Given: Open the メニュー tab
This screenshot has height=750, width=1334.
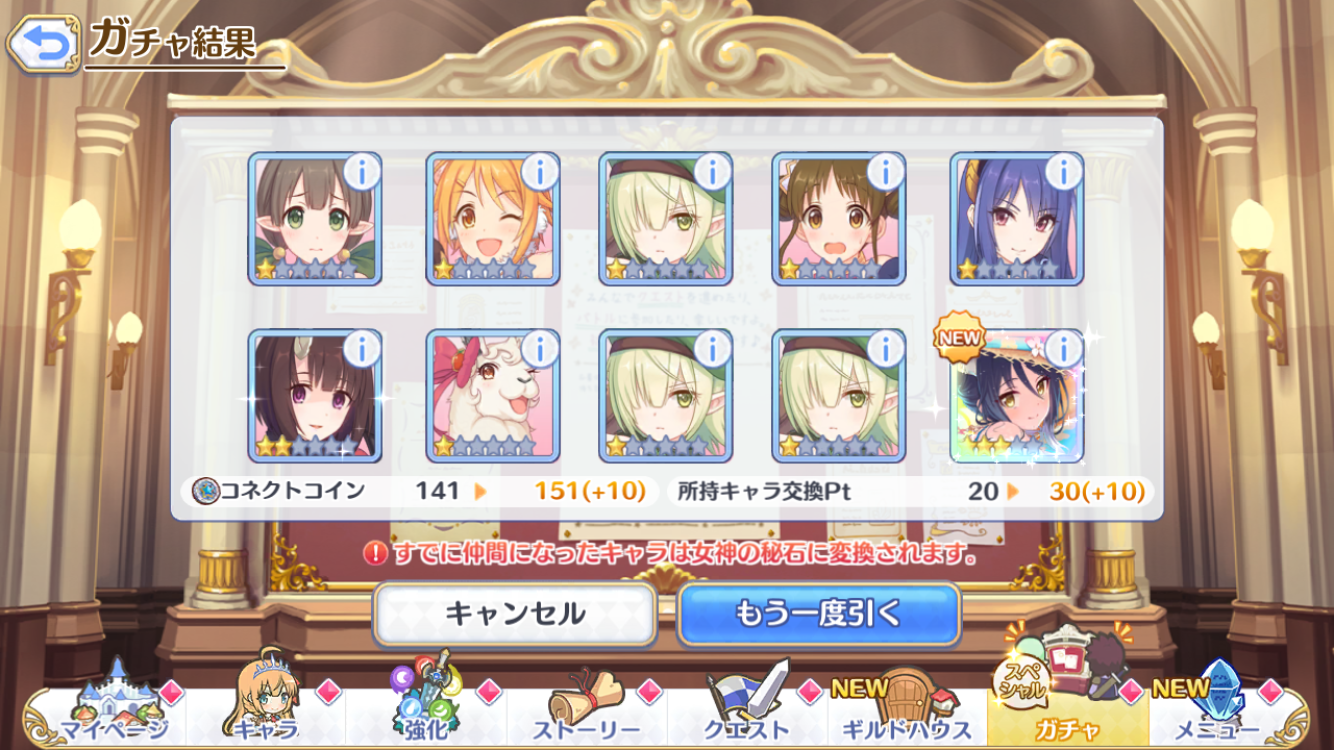Looking at the screenshot, I should coord(1228,712).
